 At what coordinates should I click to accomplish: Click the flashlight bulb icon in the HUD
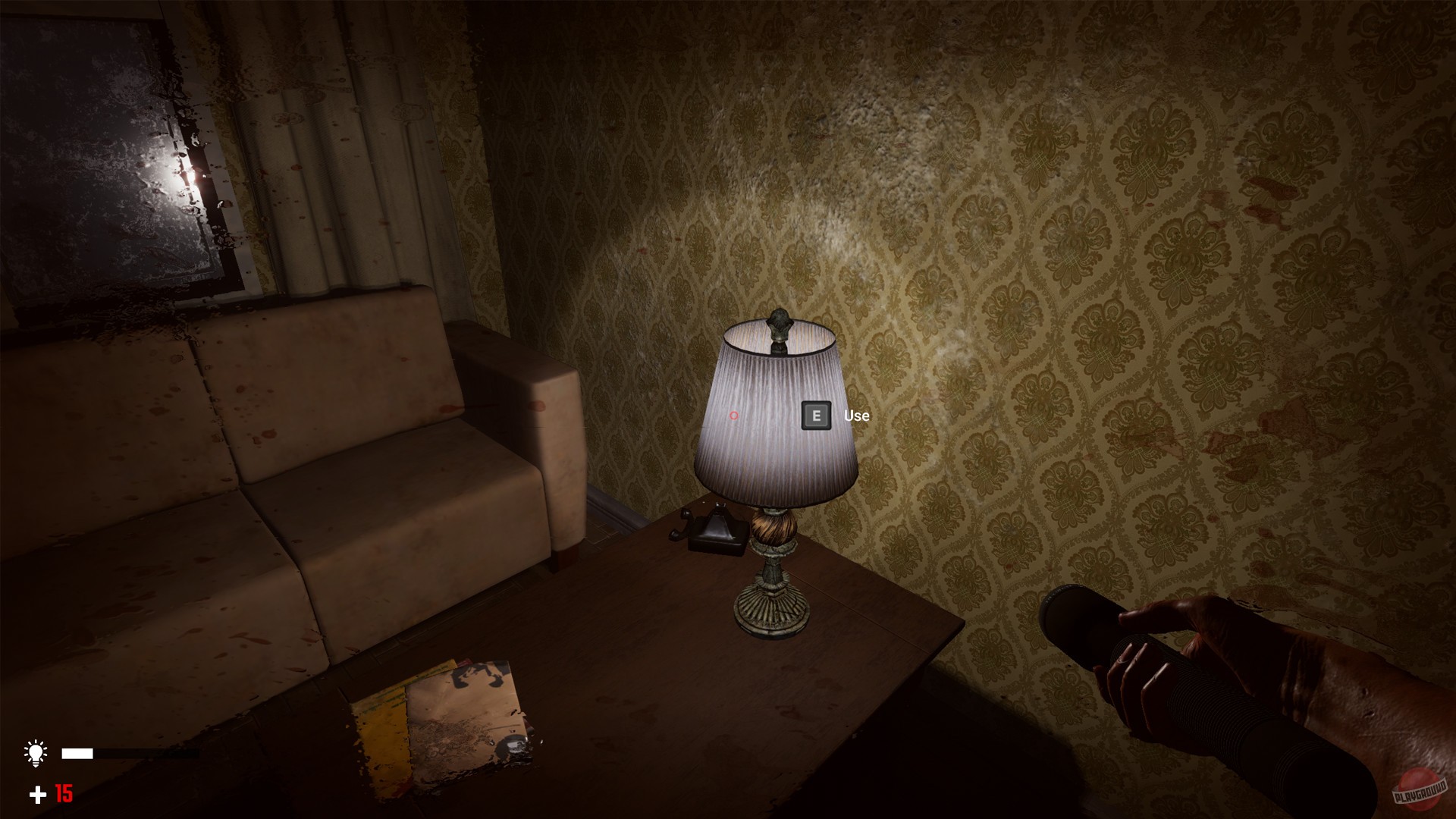(x=36, y=752)
